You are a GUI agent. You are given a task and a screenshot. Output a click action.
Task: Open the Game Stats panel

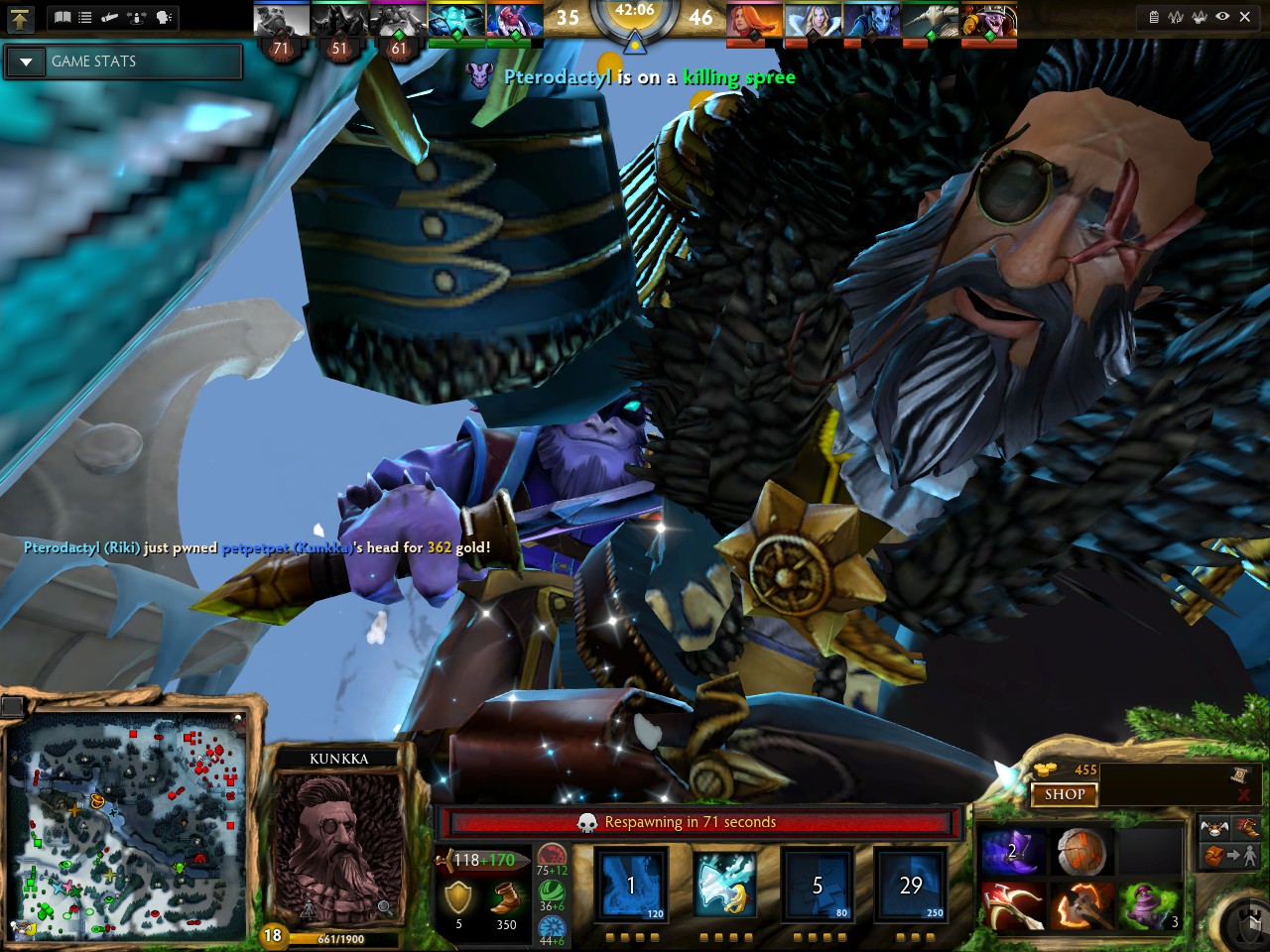109,61
